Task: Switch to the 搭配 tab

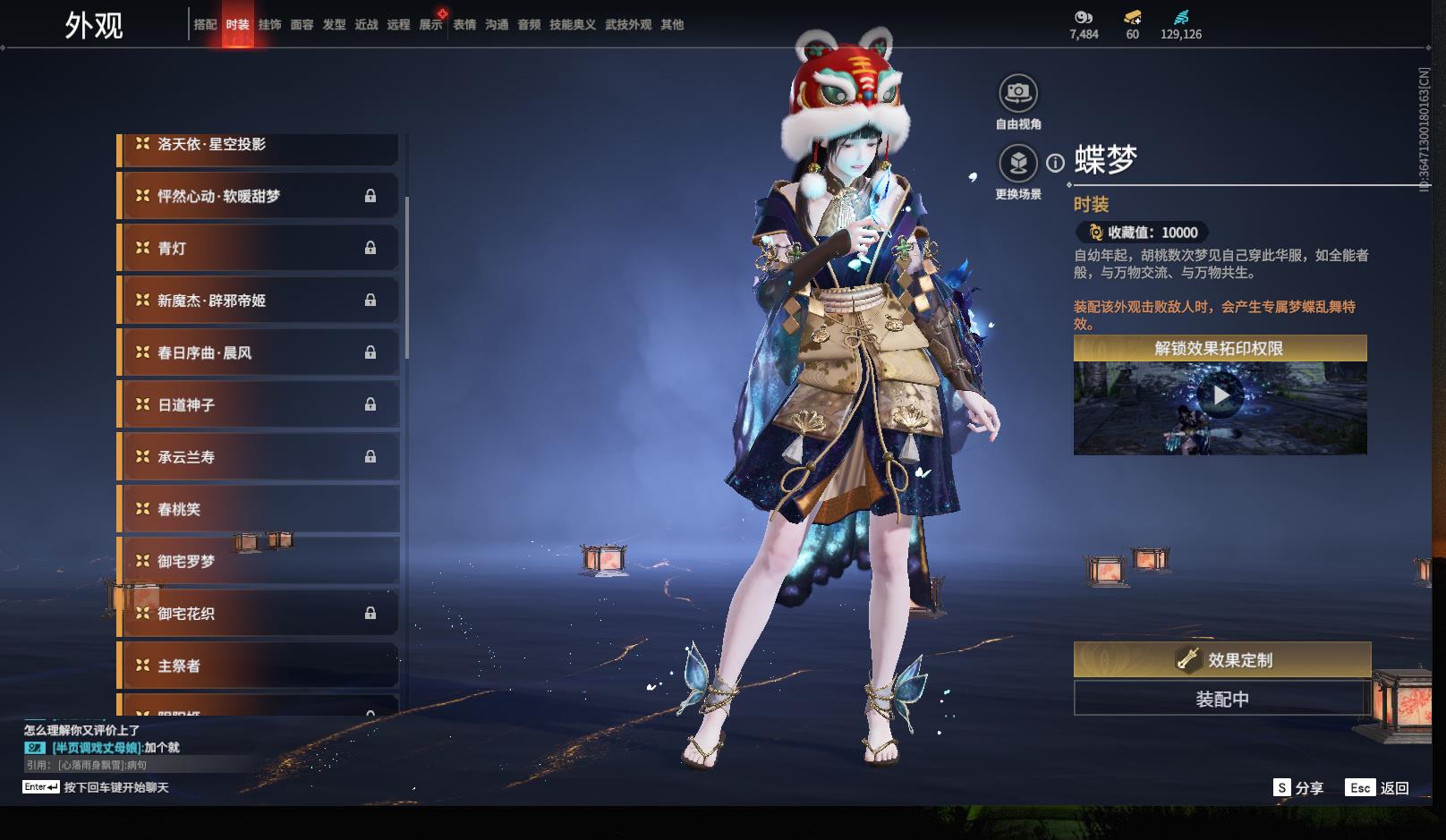Action: [x=205, y=25]
